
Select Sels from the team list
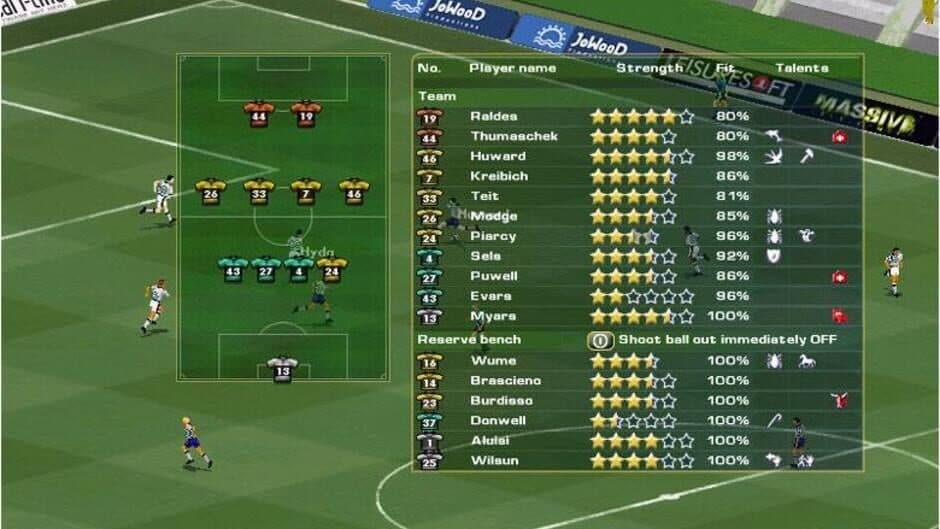486,256
